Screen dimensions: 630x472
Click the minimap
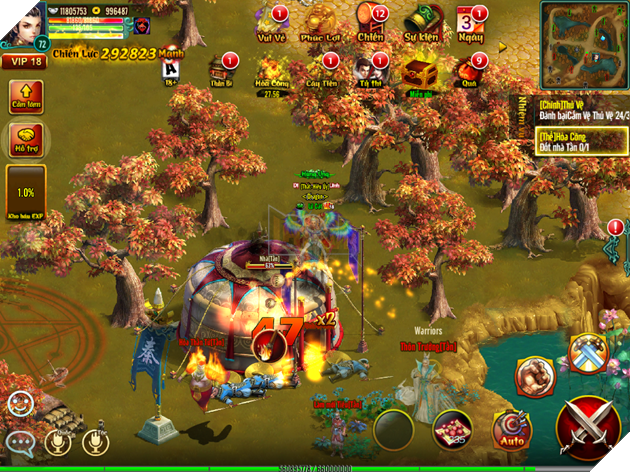584,44
